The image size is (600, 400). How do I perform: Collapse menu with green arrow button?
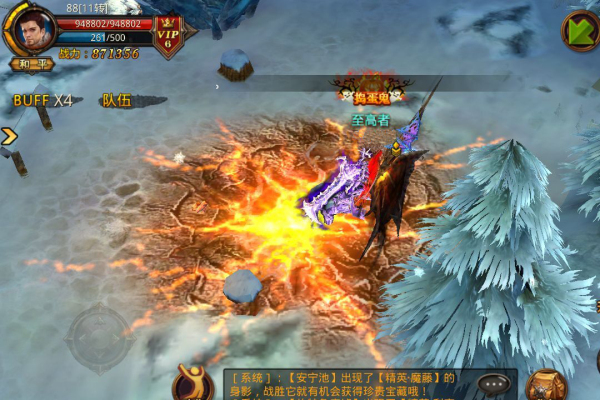[x=580, y=30]
